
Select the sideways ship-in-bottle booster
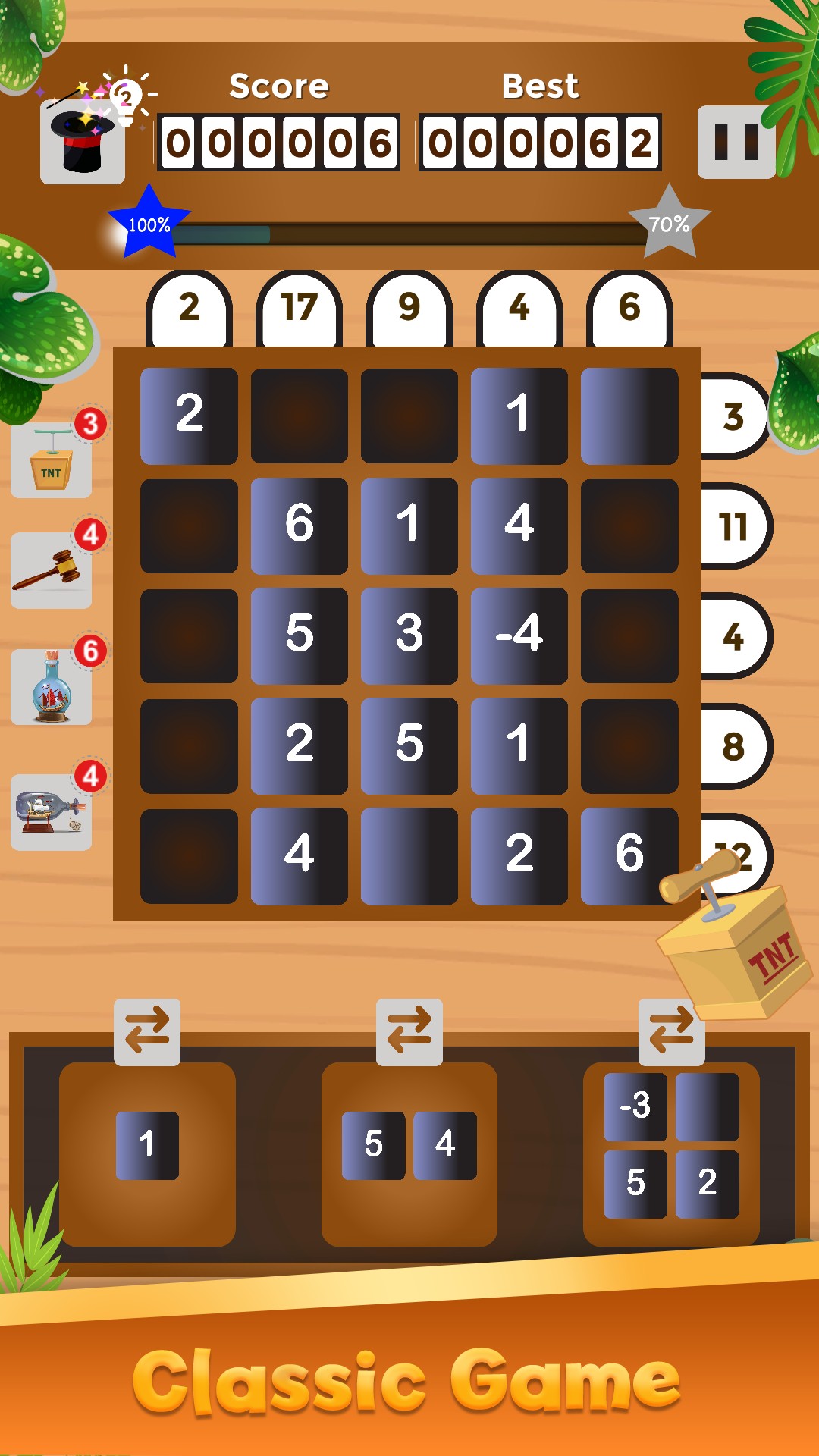(52, 812)
